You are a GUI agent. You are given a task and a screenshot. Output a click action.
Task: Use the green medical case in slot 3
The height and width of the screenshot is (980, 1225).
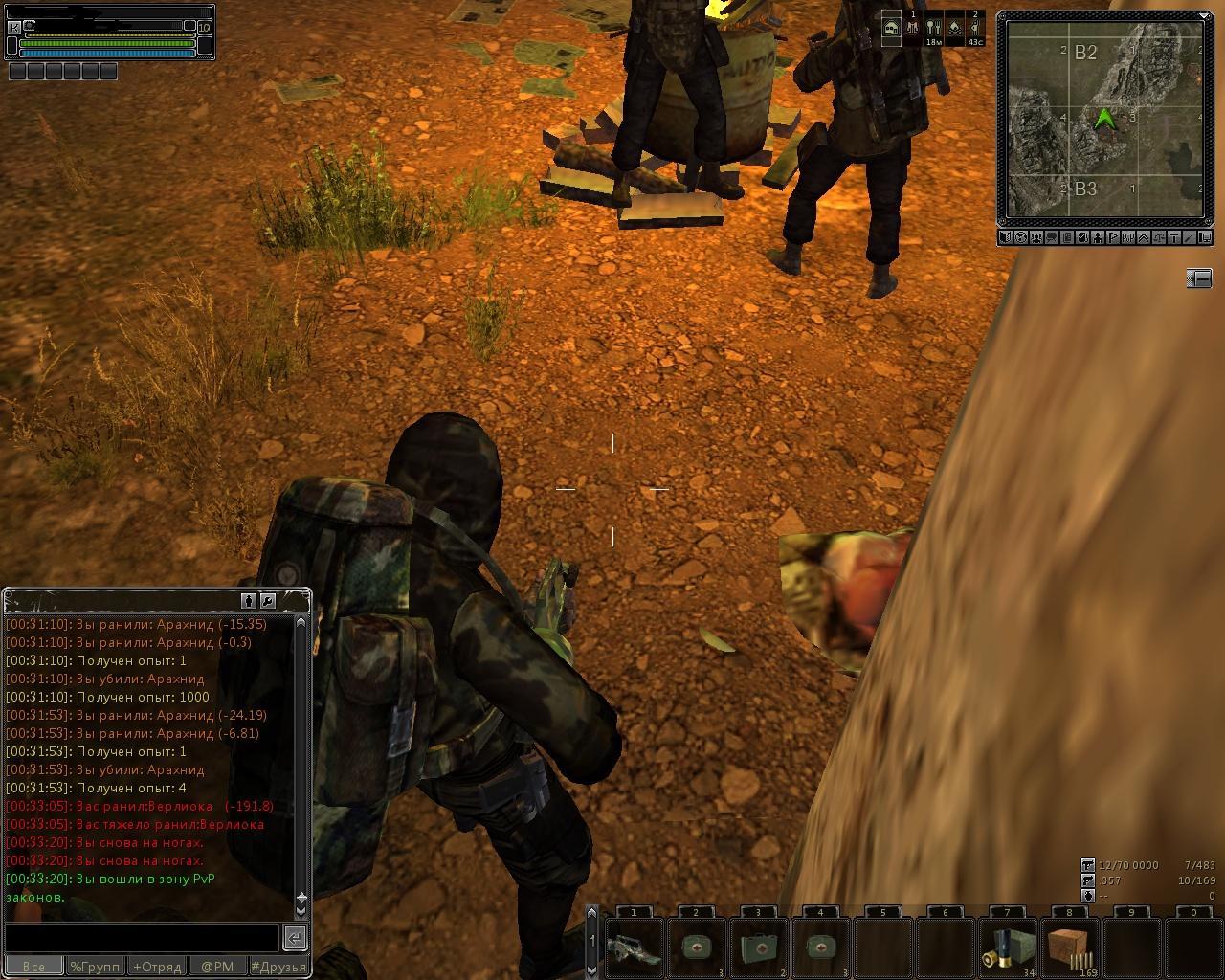coord(758,947)
